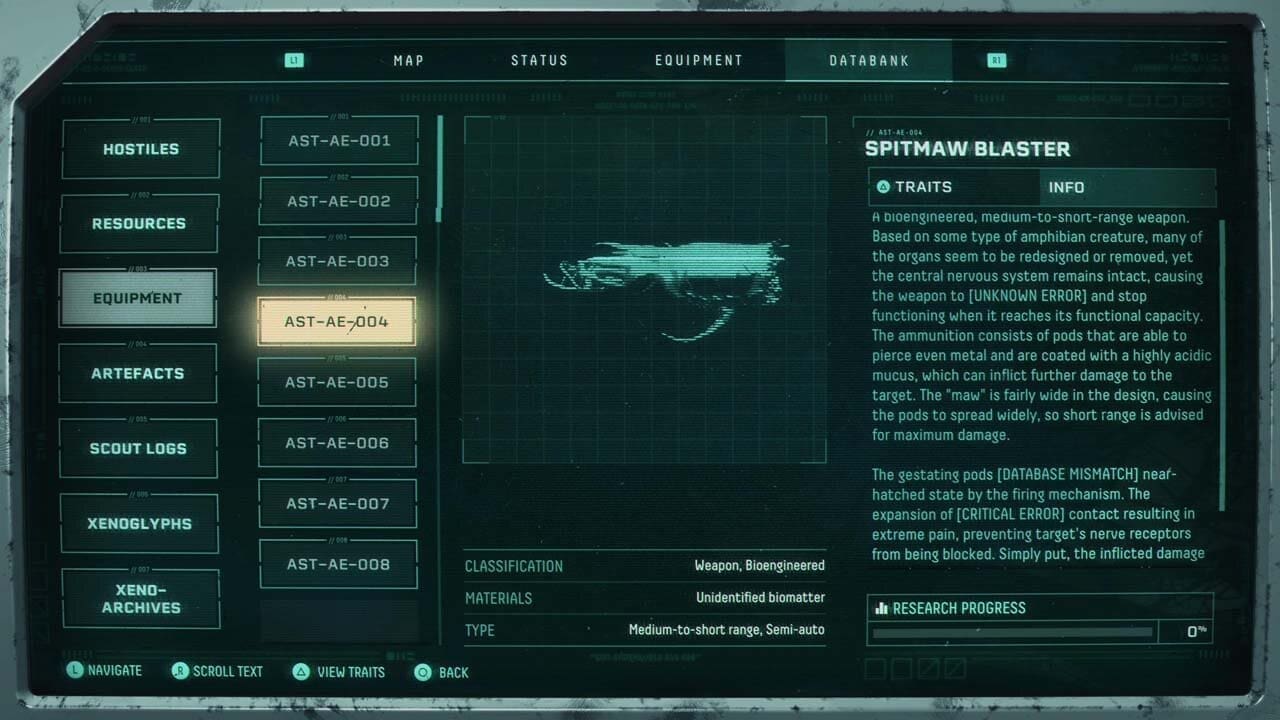
Task: Toggle the third crossed research slot
Action: pos(928,669)
